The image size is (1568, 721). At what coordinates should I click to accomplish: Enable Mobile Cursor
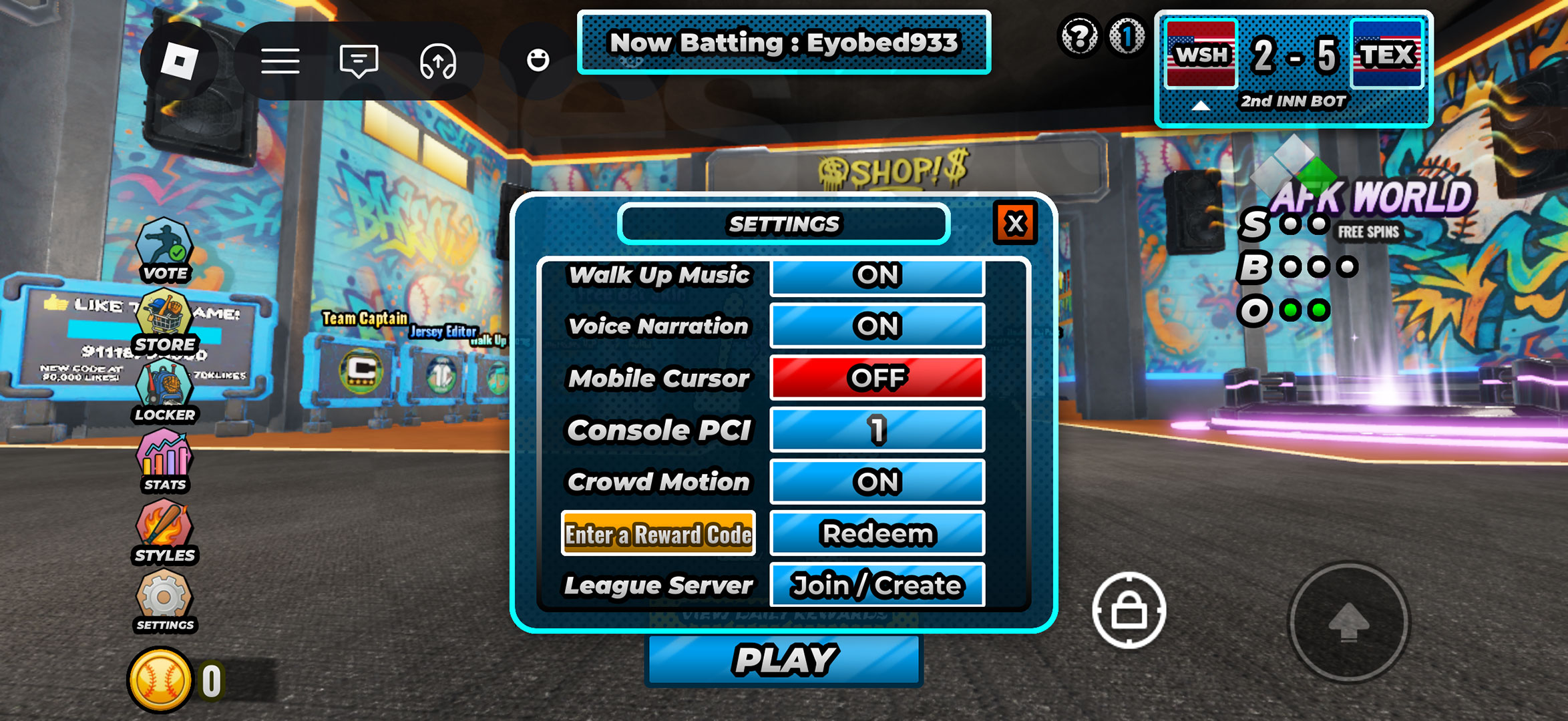[x=877, y=379]
